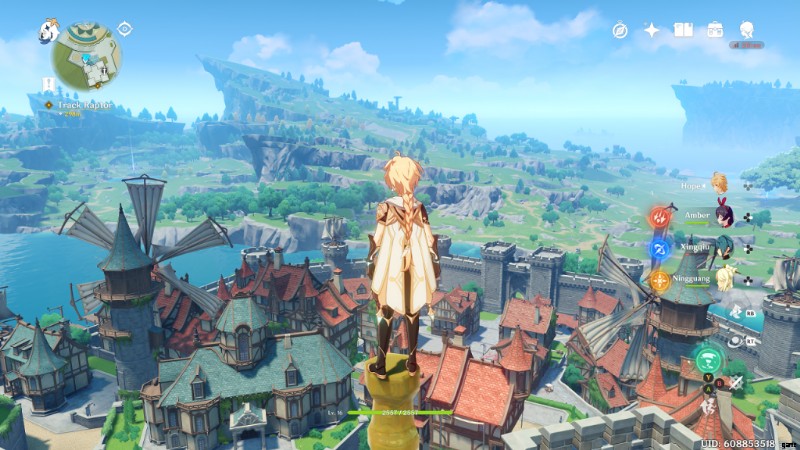The image size is (800, 450).
Task: Select the traveler Hope portrait
Action: [x=718, y=183]
